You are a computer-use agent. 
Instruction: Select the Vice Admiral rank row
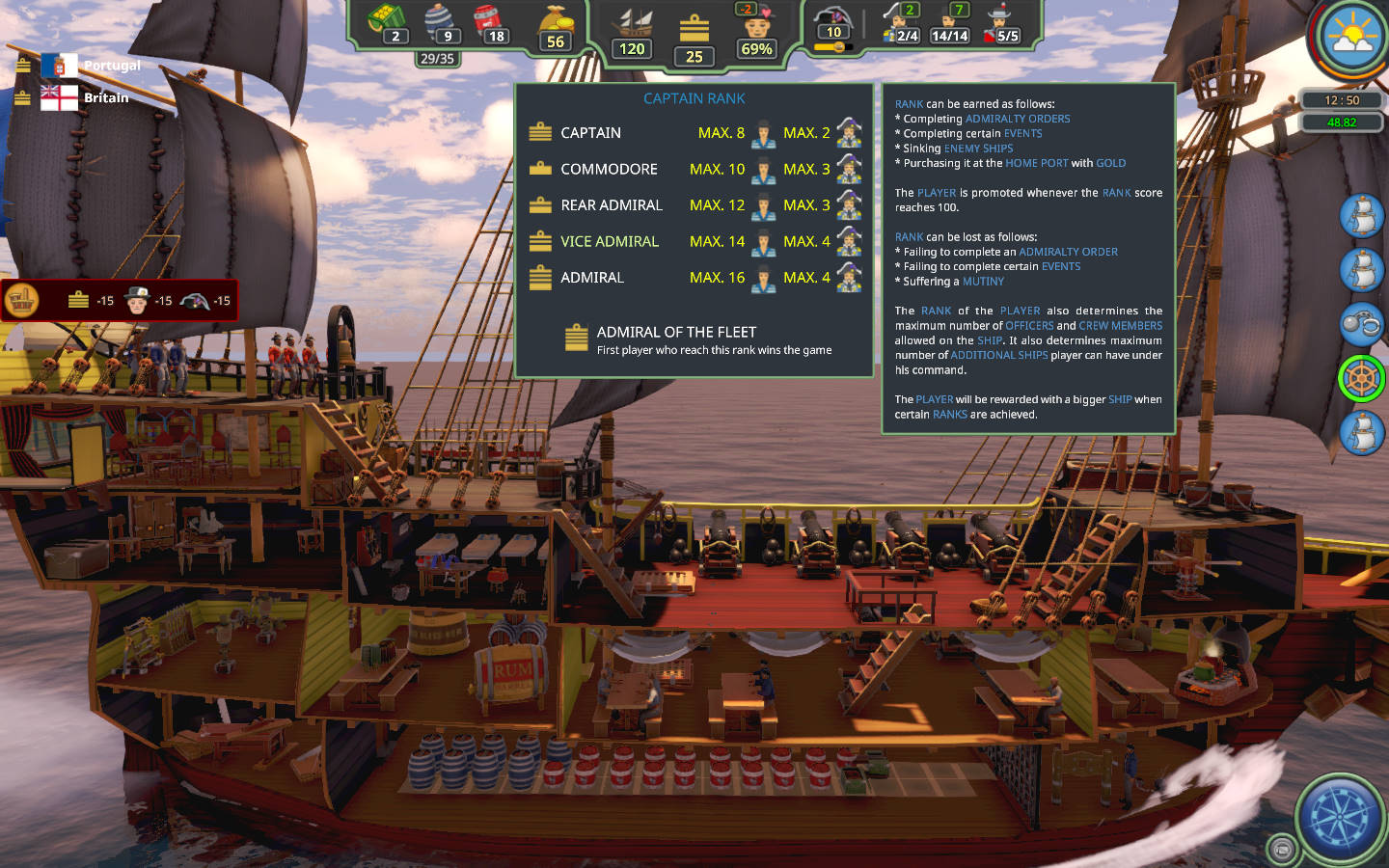coord(609,241)
